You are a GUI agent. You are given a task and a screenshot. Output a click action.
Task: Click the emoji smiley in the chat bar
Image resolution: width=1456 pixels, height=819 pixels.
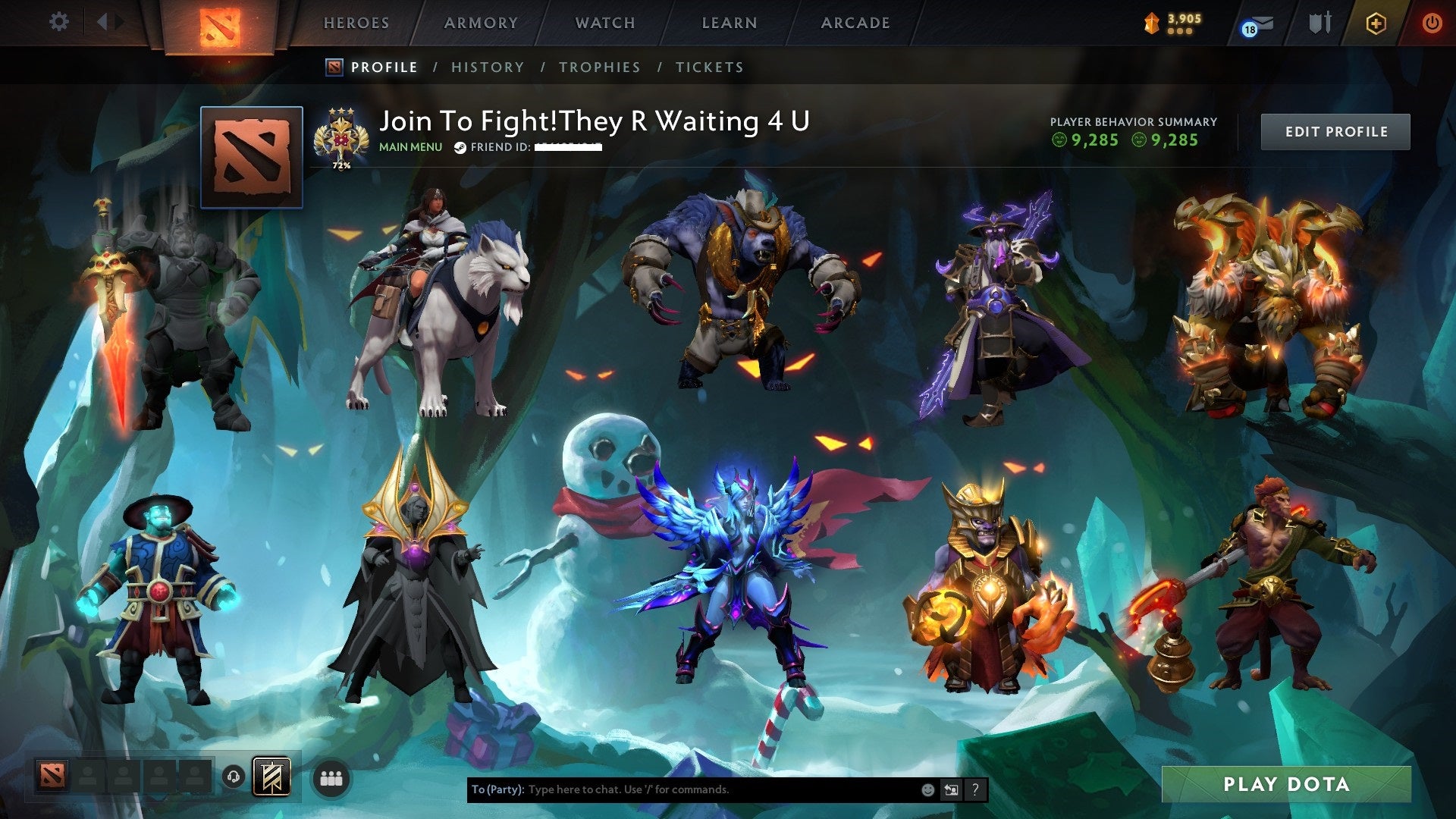927,789
